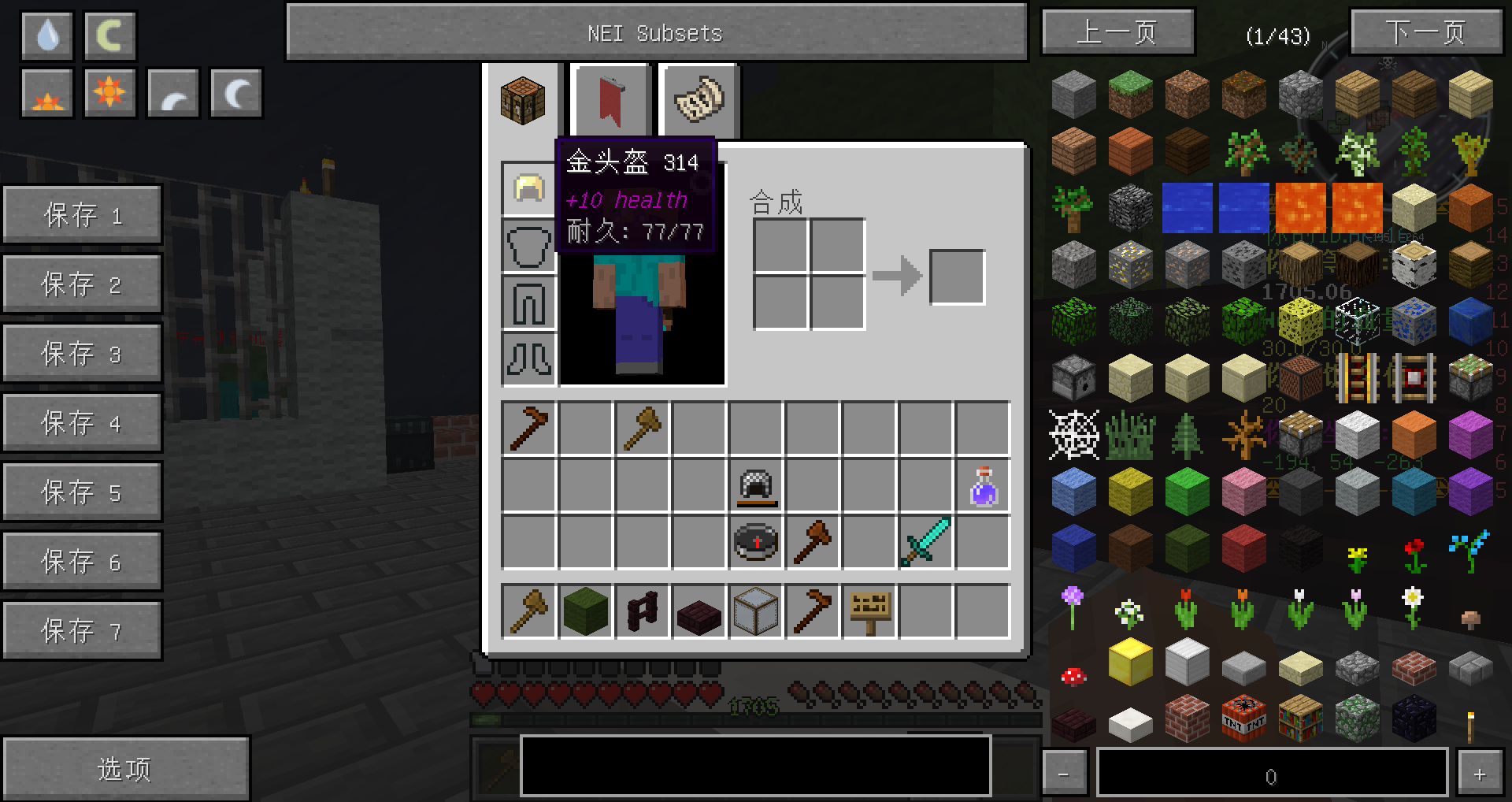Click the 保存 4 save slot button
This screenshot has height=802, width=1512.
pyautogui.click(x=83, y=423)
